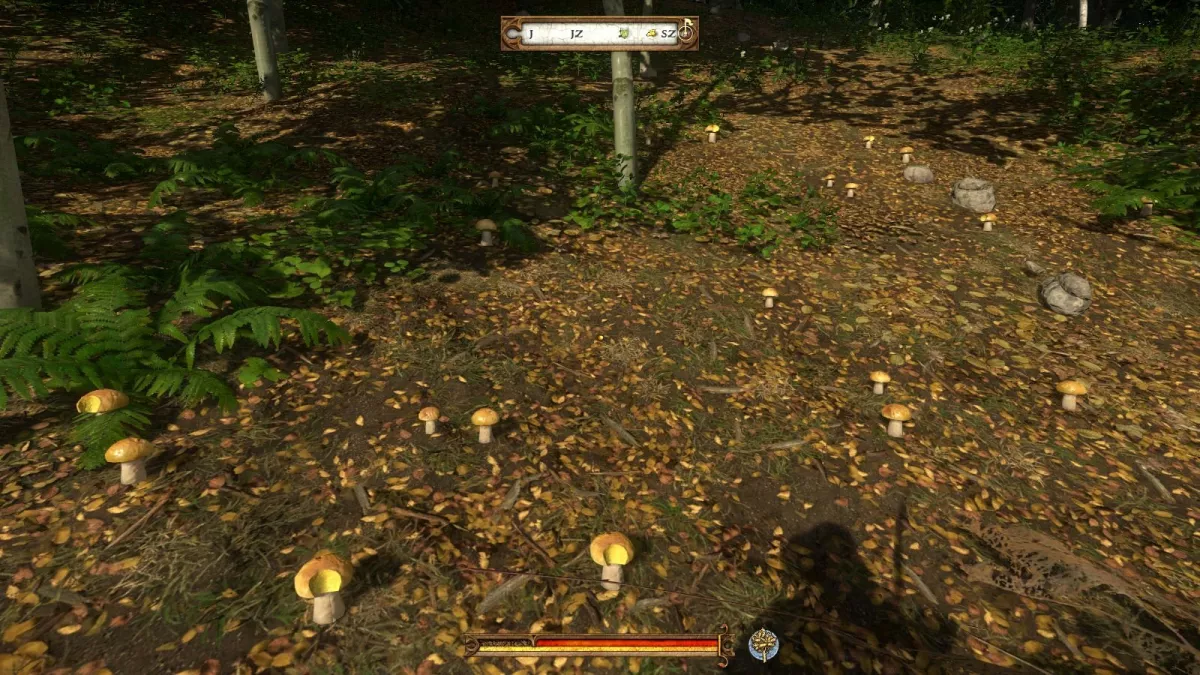1200x675 pixels.
Task: Select the yellow marker on the compass
Action: 650,34
